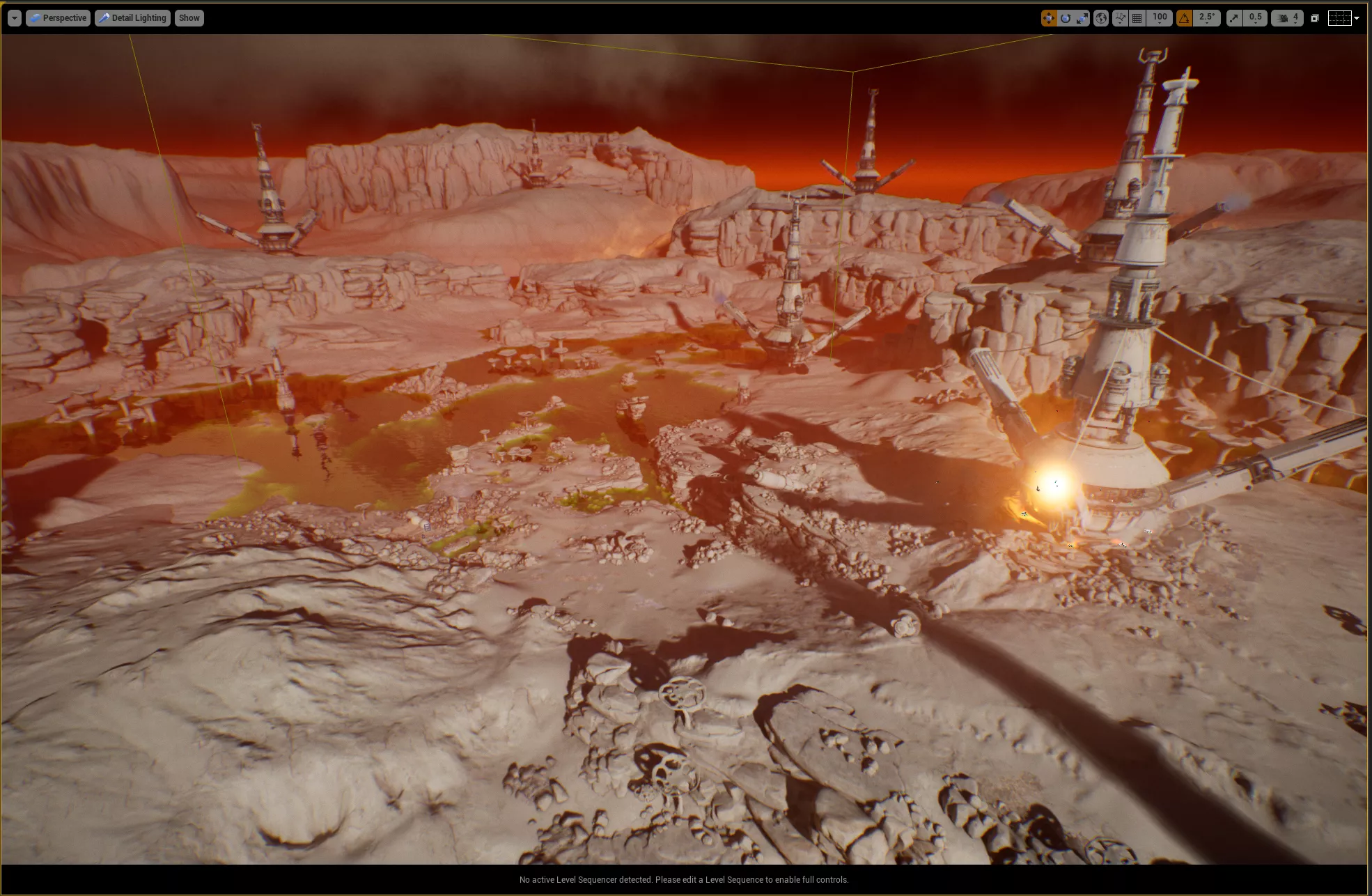Change the grid snap value 100
1372x896 pixels.
pos(1160,18)
